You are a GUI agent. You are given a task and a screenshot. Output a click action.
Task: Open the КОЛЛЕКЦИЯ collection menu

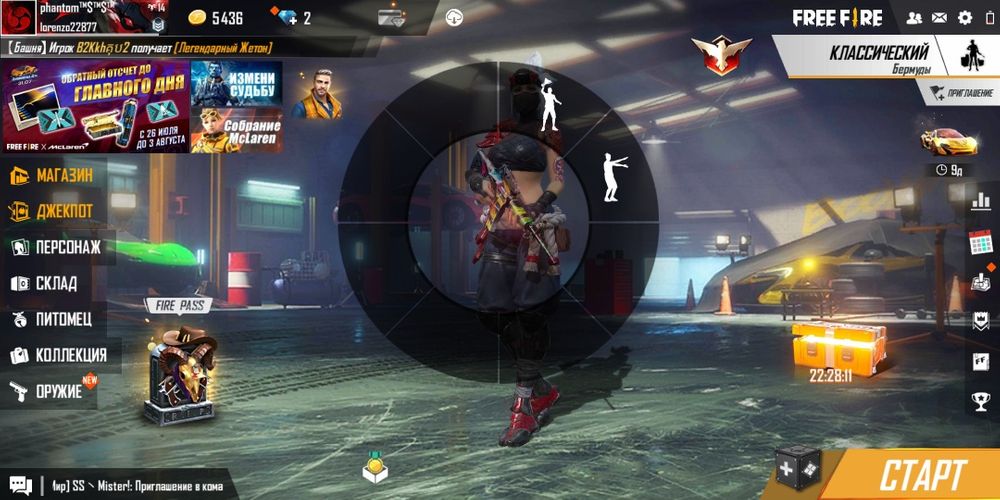[x=58, y=355]
